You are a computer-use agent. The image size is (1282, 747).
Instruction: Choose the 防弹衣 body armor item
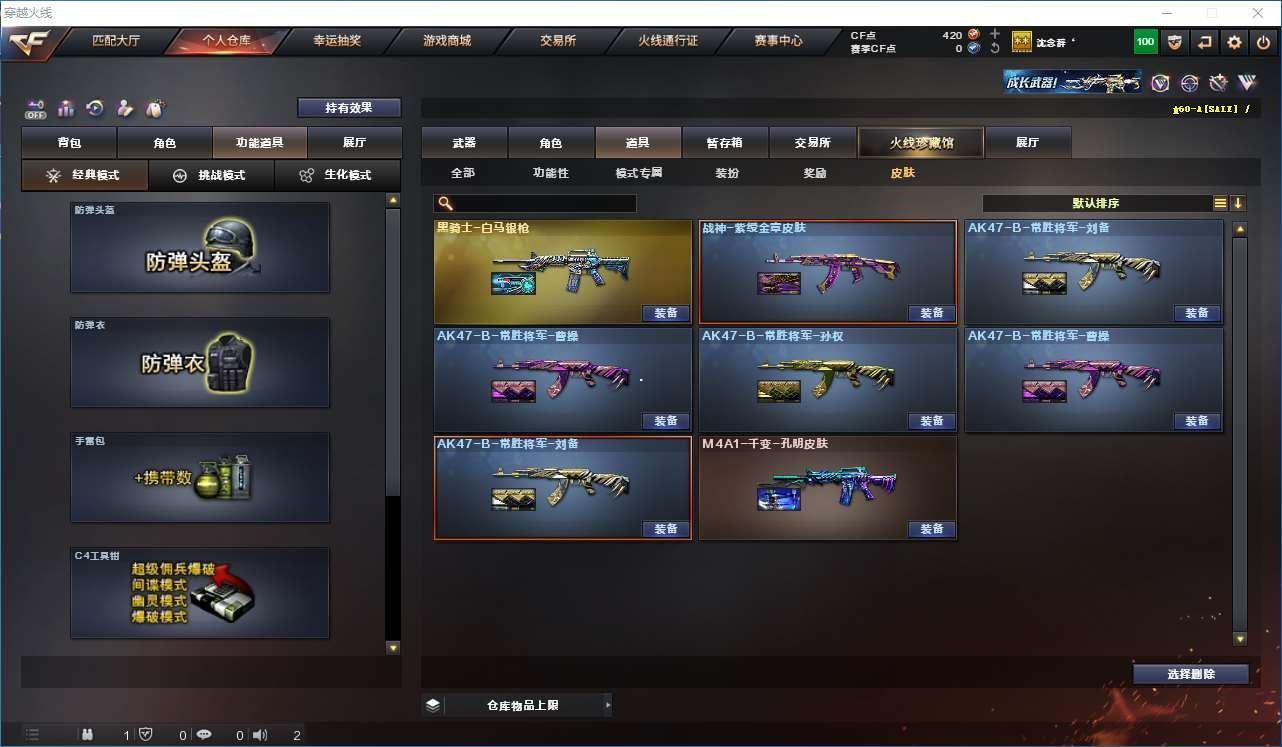coord(200,362)
